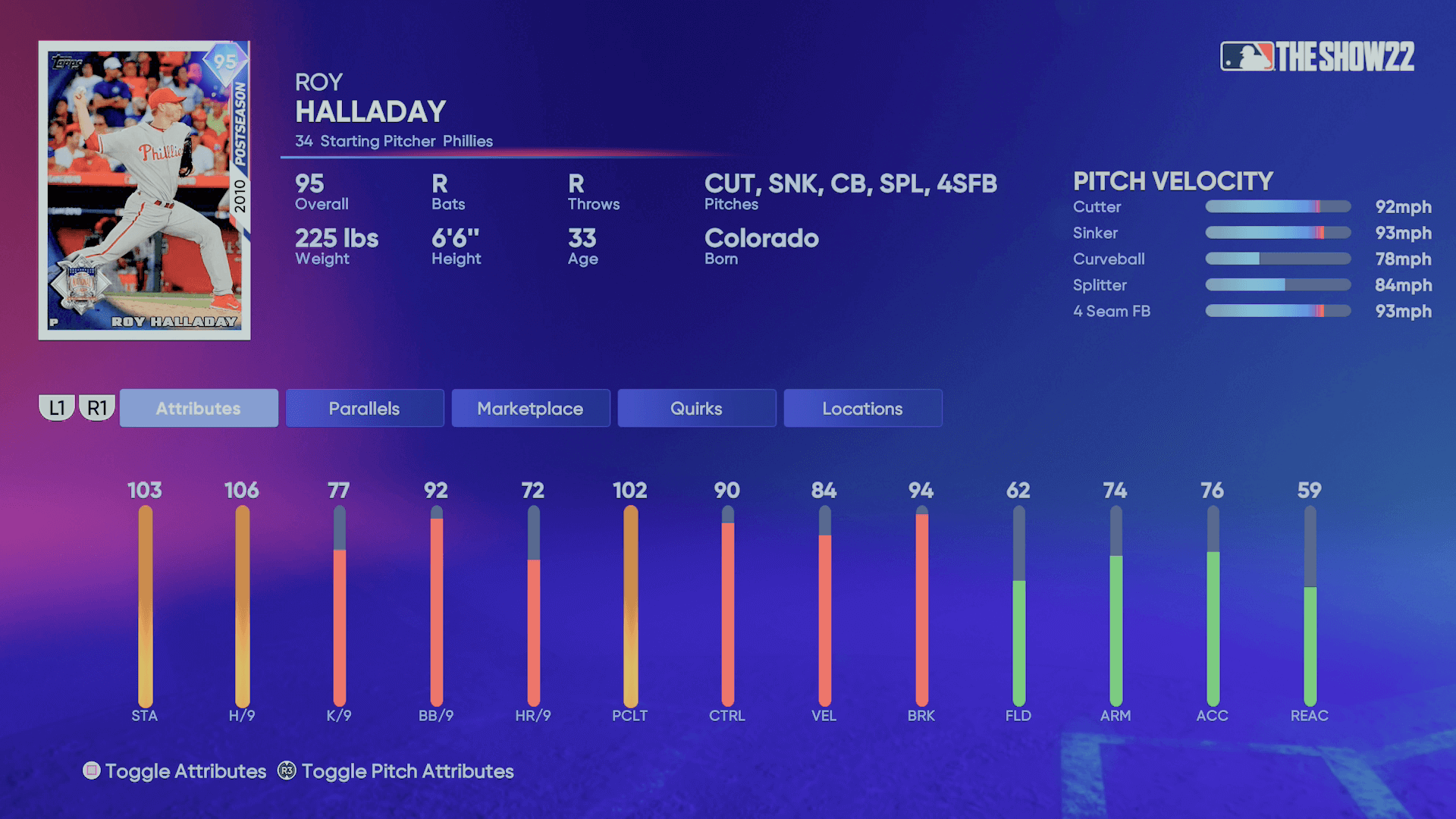The image size is (1456, 819).
Task: Select the Attributes tab
Action: [198, 408]
